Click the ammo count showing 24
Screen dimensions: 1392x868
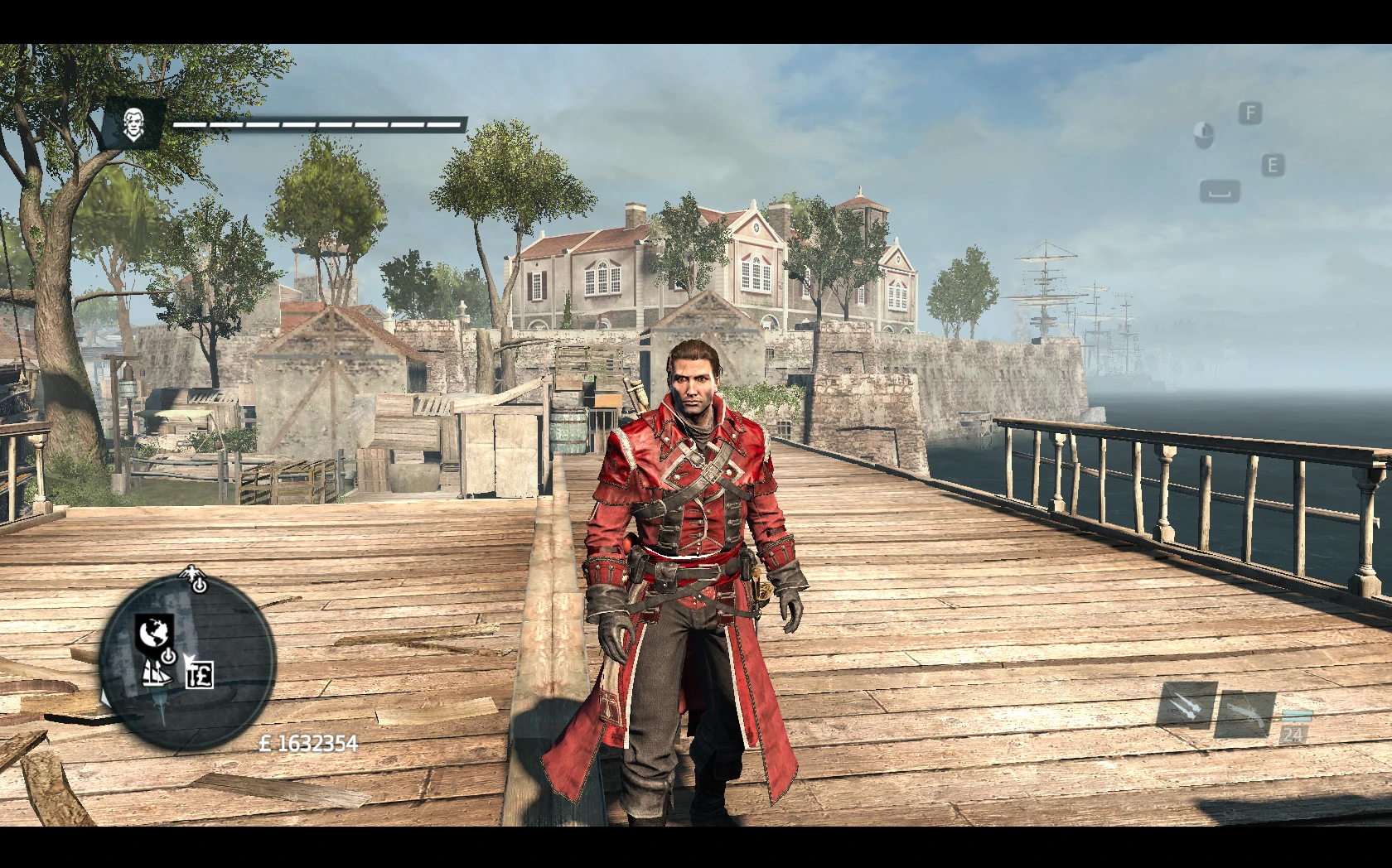pos(1293,735)
